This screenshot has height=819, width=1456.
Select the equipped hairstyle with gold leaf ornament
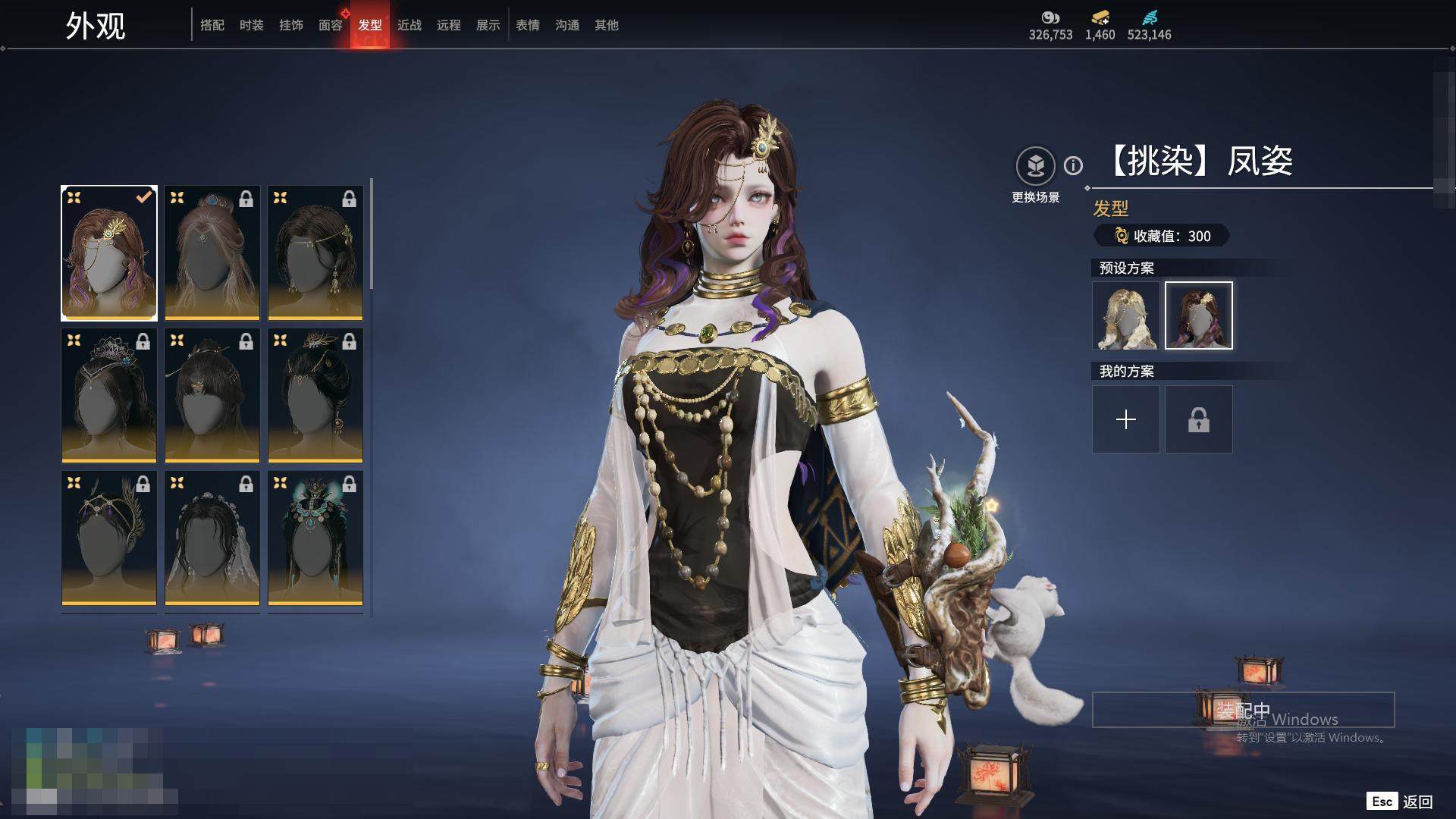(109, 253)
